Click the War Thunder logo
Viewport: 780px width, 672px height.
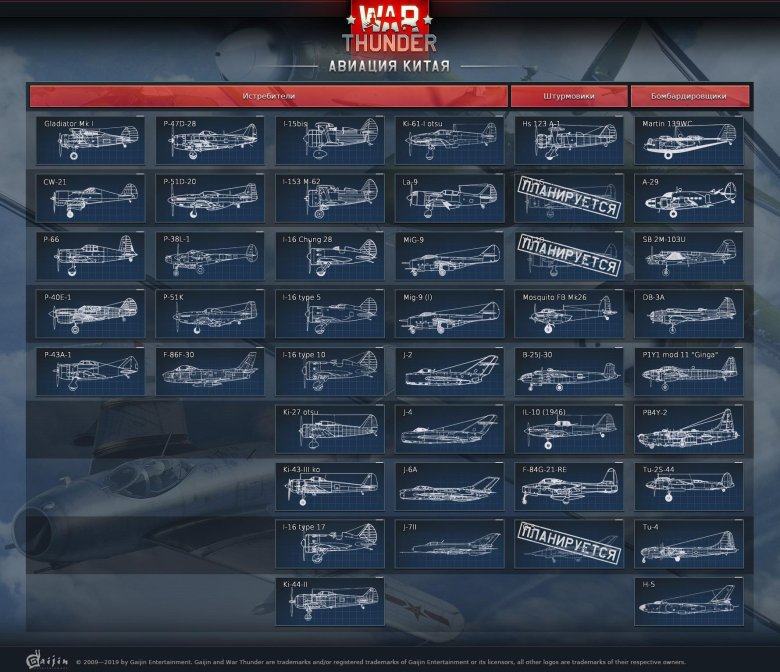(390, 28)
